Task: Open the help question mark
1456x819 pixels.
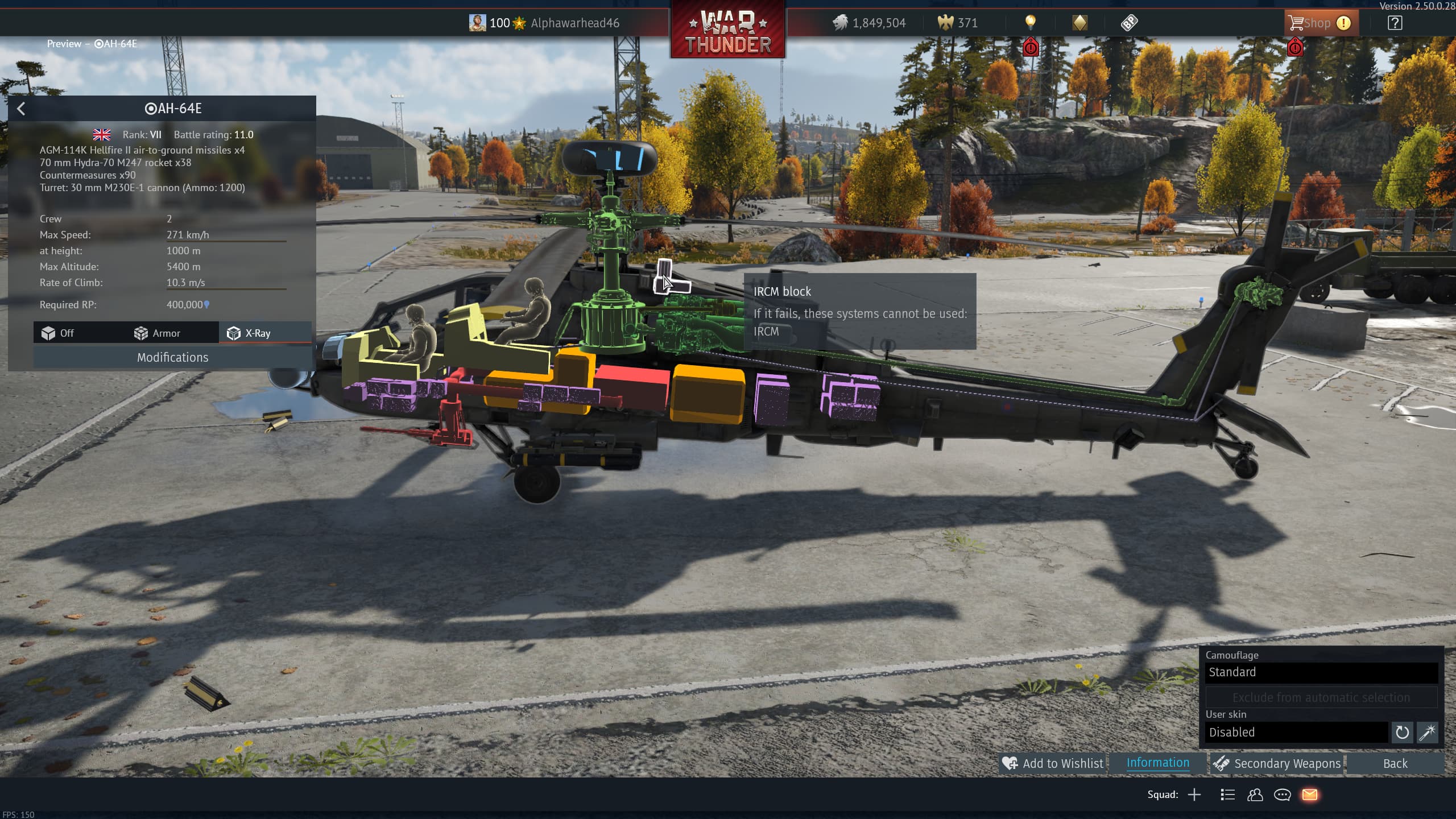Action: (x=1395, y=23)
